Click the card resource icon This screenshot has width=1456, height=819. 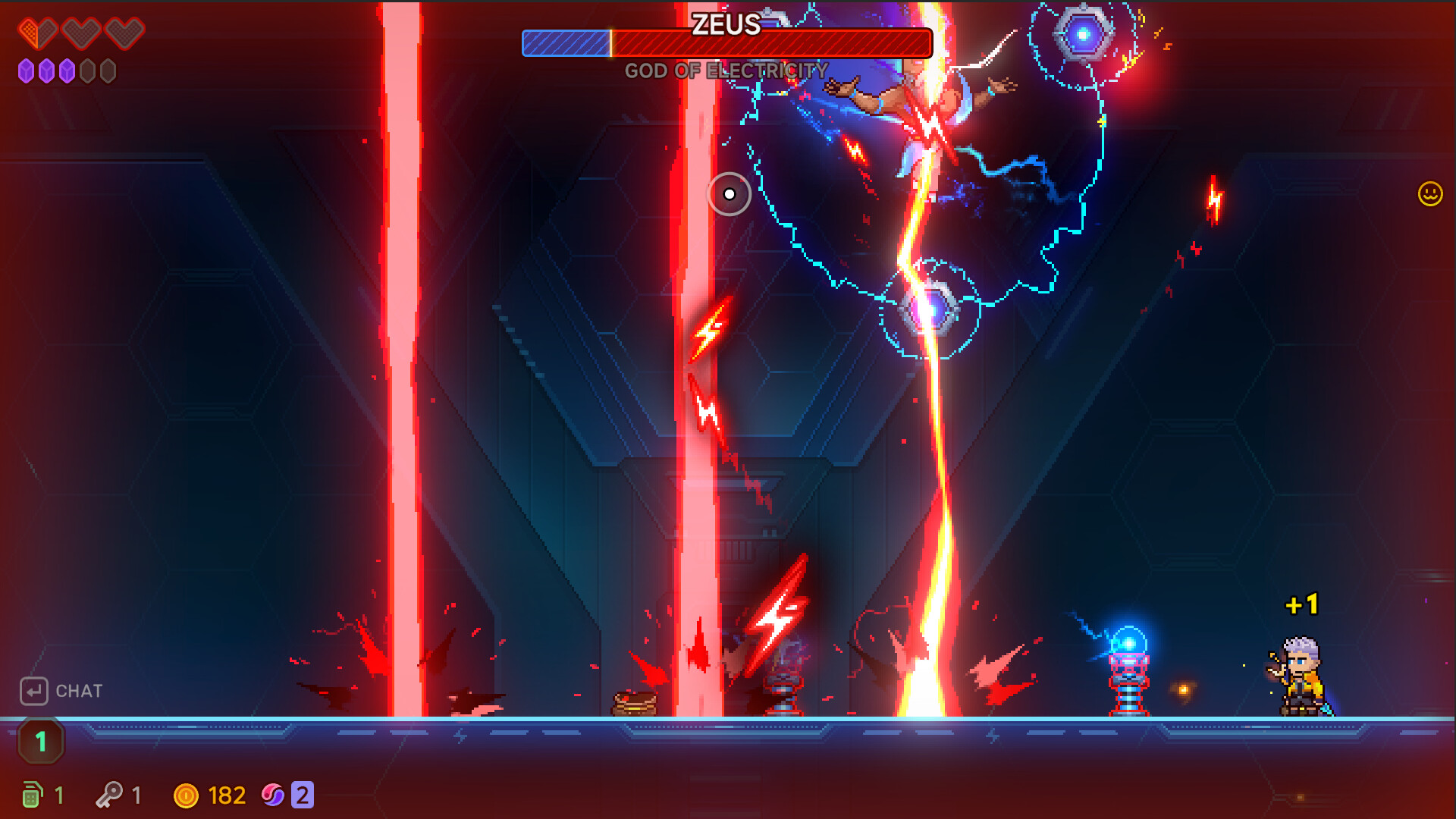pyautogui.click(x=32, y=794)
